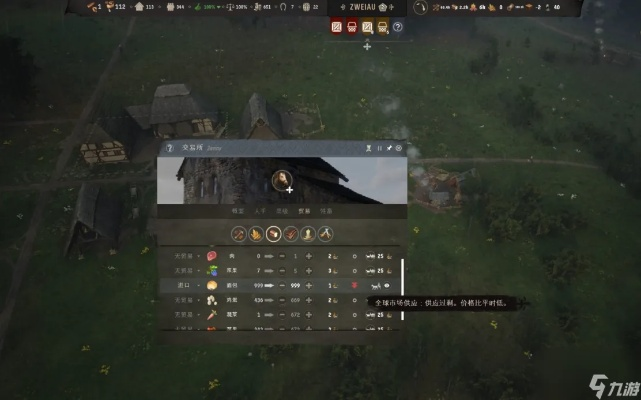Increase desired surplus for bread
Image resolution: width=641 pixels, height=400 pixels.
click(309, 285)
